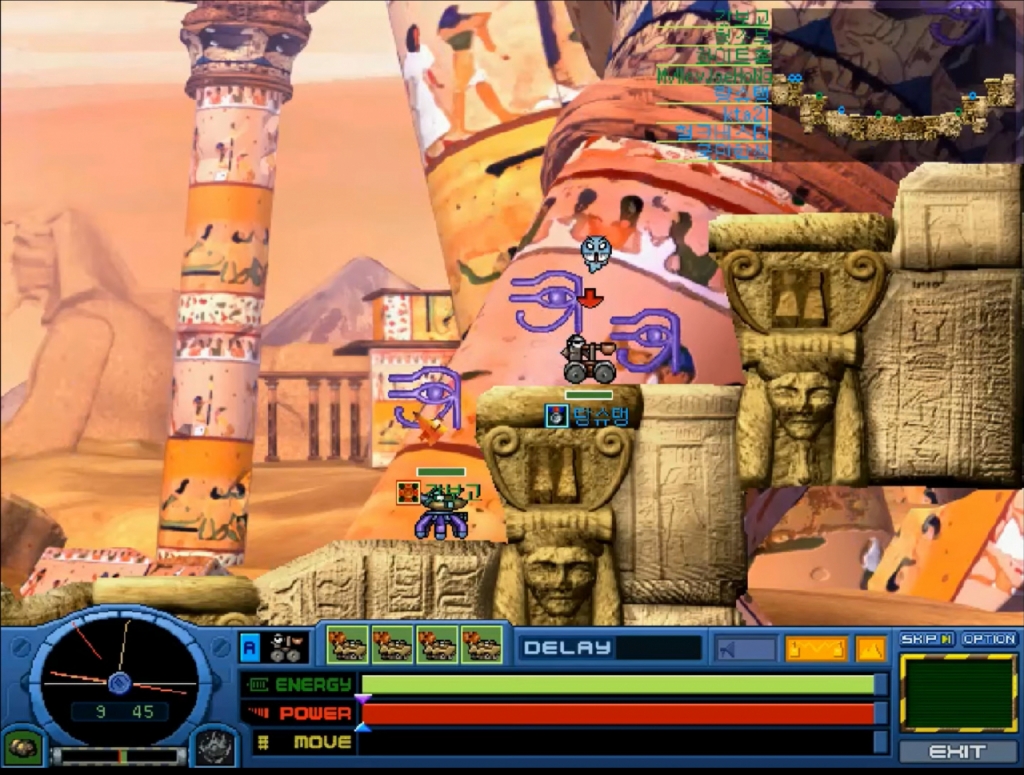Select the weapon A selector icon
1024x775 pixels.
click(250, 647)
